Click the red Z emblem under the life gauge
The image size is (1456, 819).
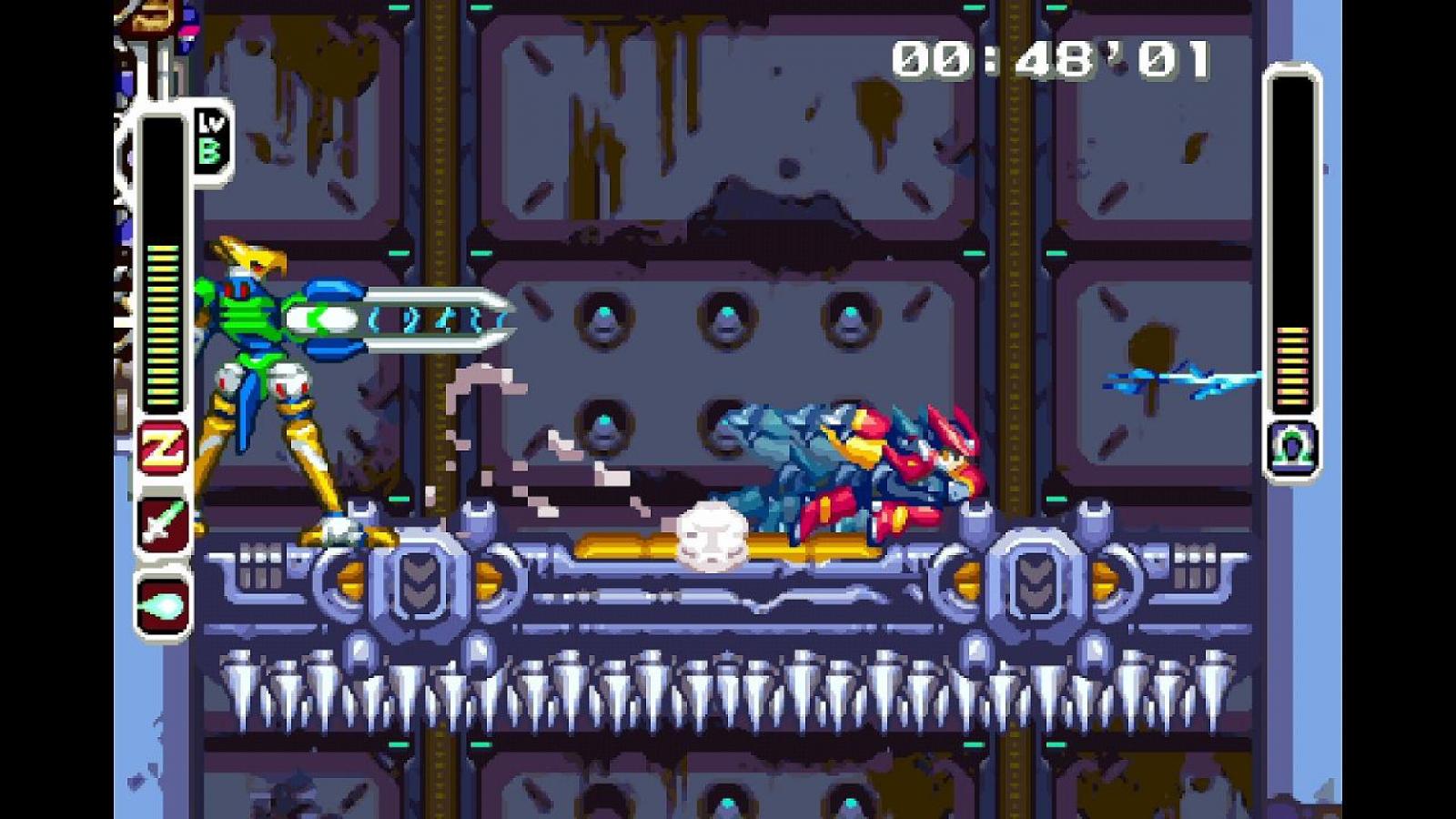pyautogui.click(x=163, y=448)
